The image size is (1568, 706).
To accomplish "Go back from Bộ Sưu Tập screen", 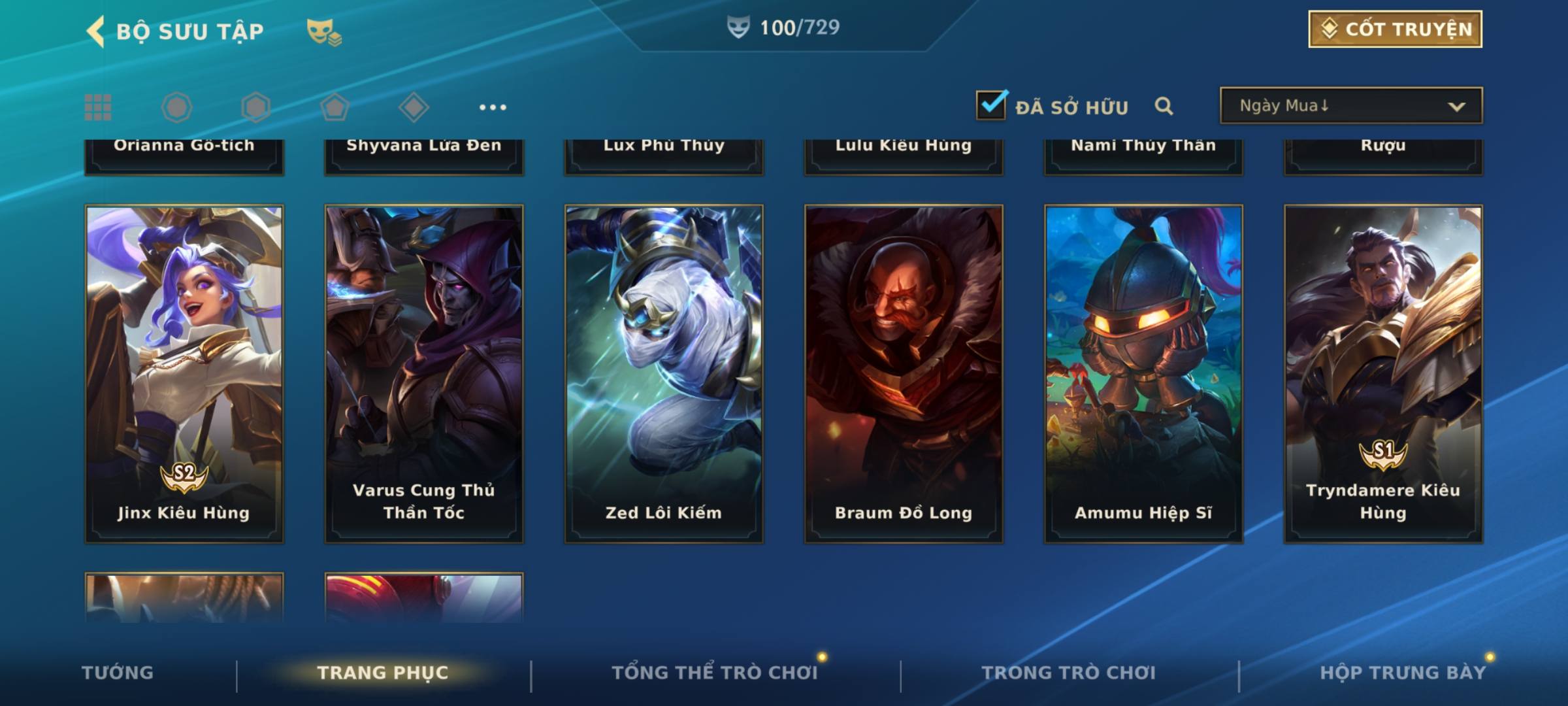I will [x=96, y=31].
